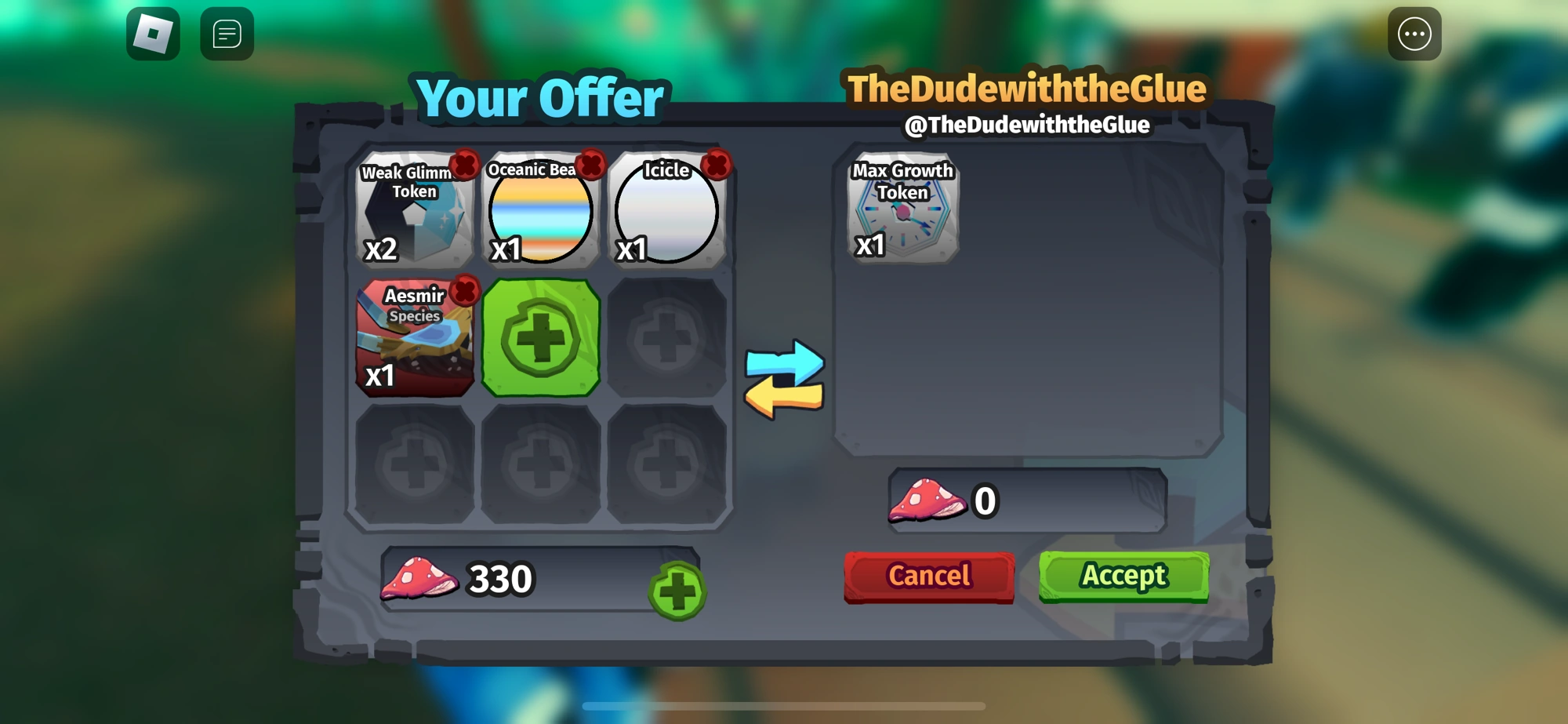Accept the trade offer

point(1123,576)
